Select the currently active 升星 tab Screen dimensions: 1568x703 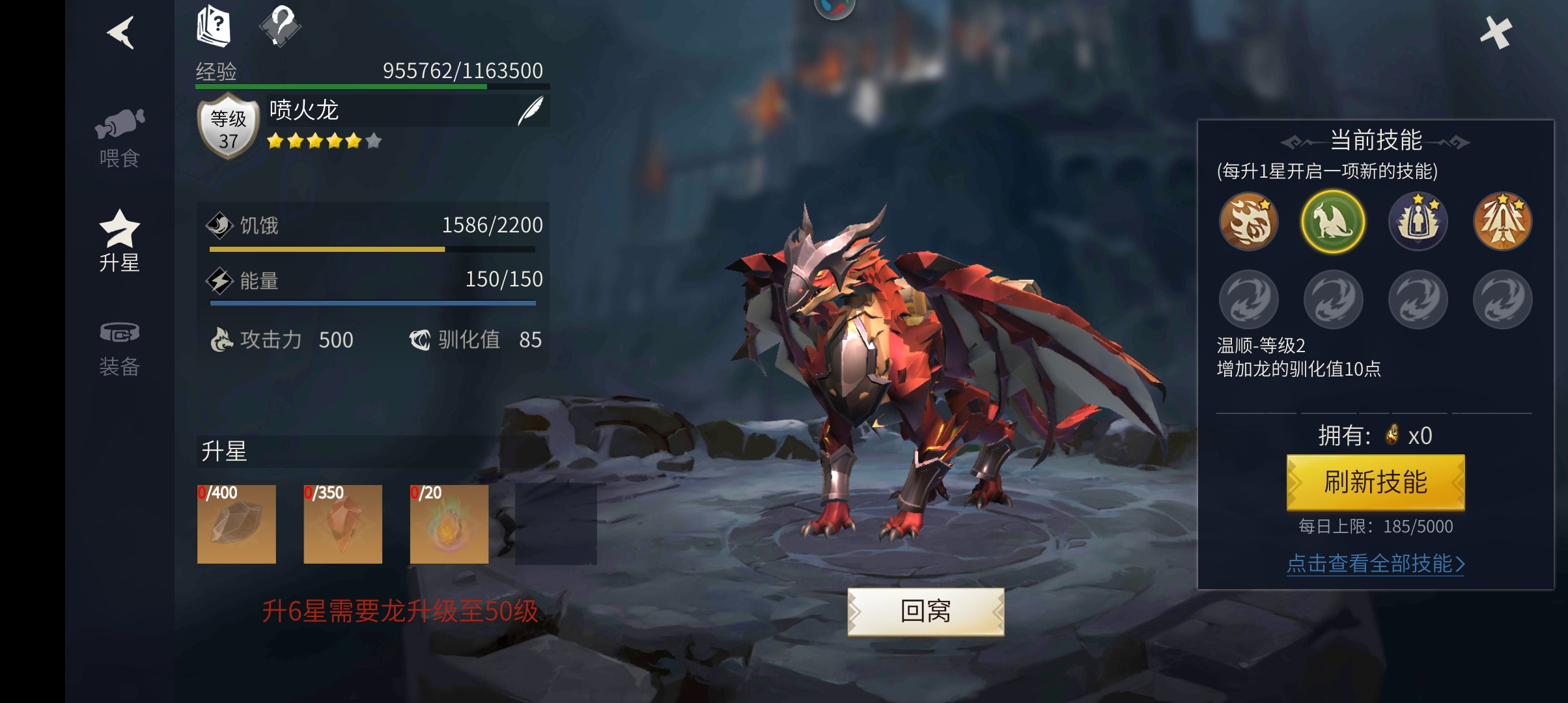tap(120, 242)
